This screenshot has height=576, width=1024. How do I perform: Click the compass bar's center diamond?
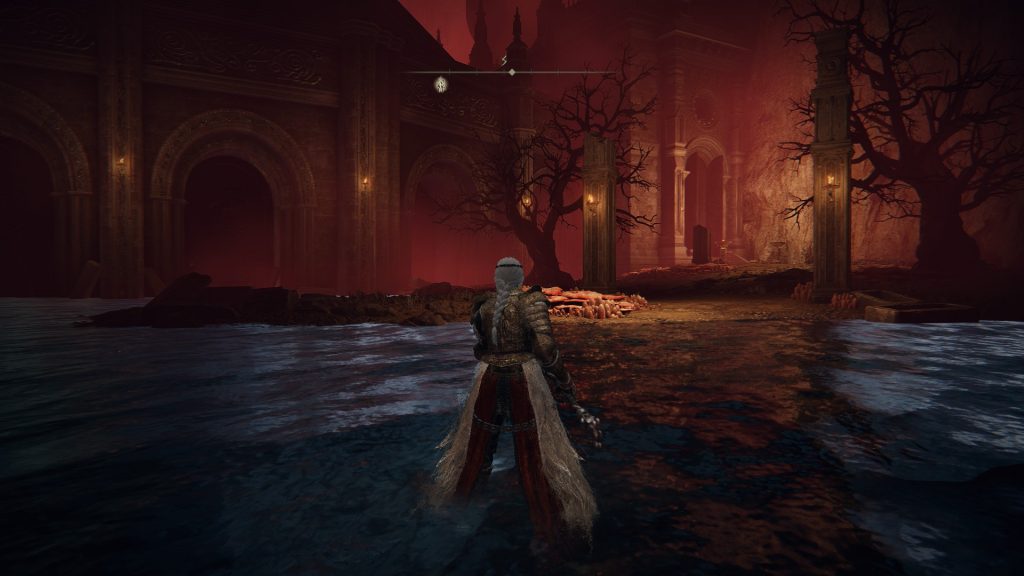[x=512, y=72]
